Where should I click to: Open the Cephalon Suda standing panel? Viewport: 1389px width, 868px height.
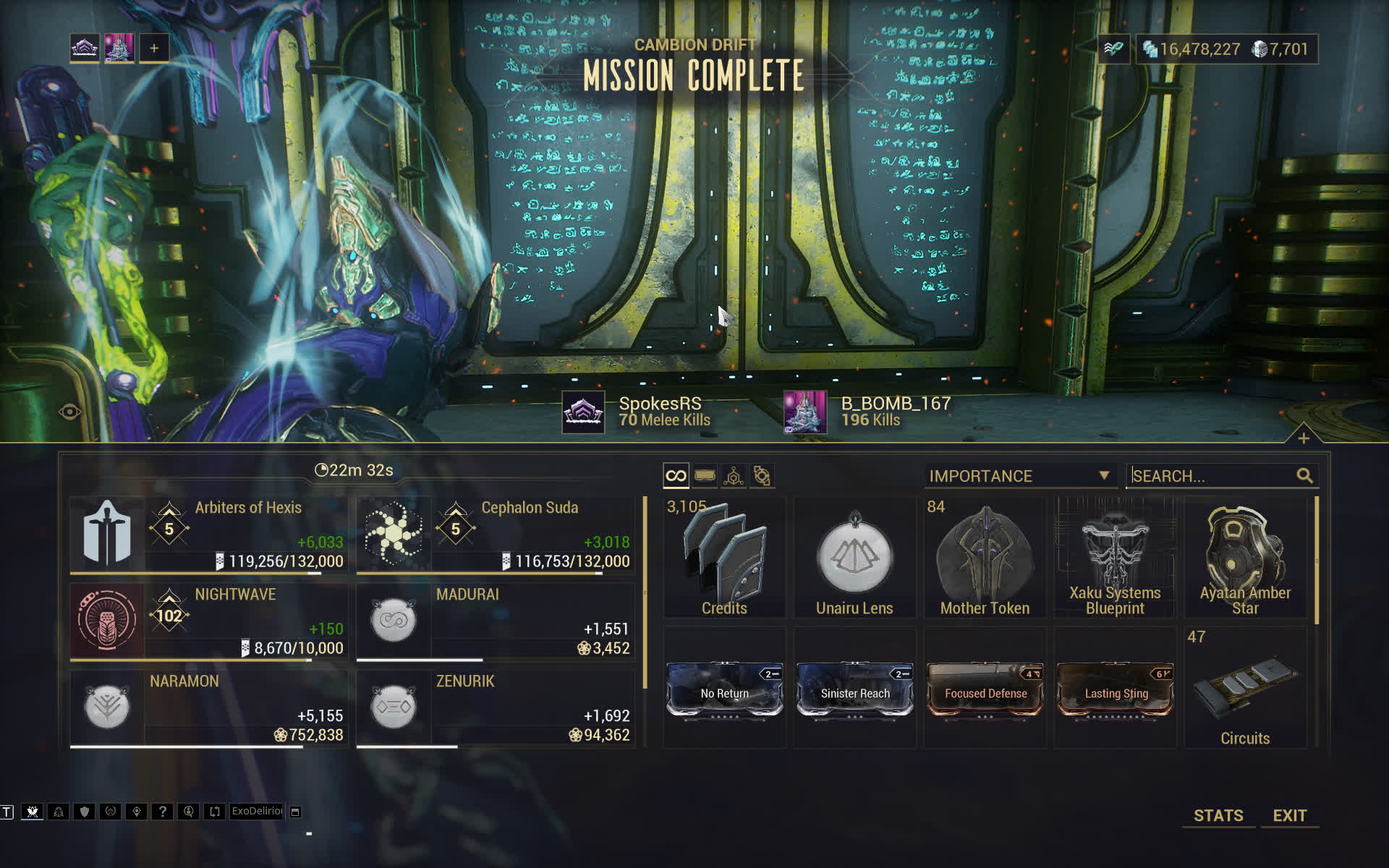pos(496,535)
